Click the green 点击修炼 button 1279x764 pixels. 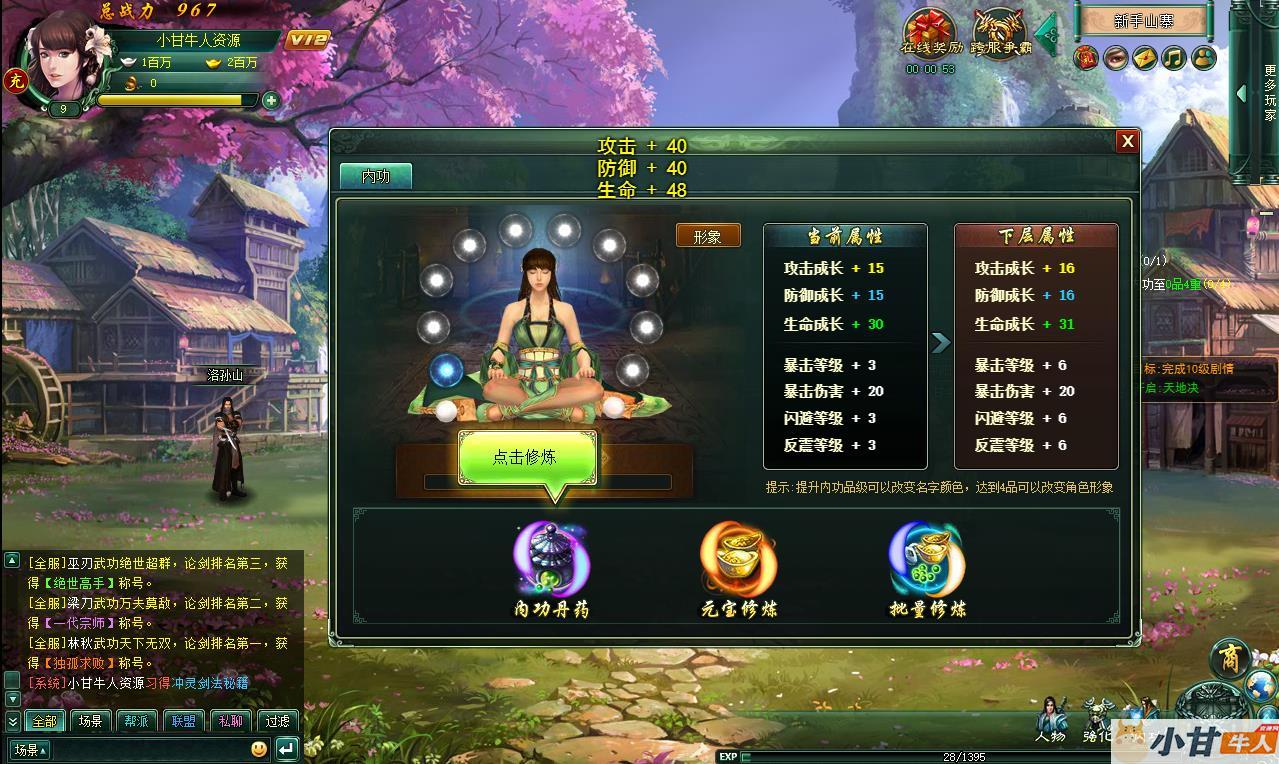pos(527,457)
